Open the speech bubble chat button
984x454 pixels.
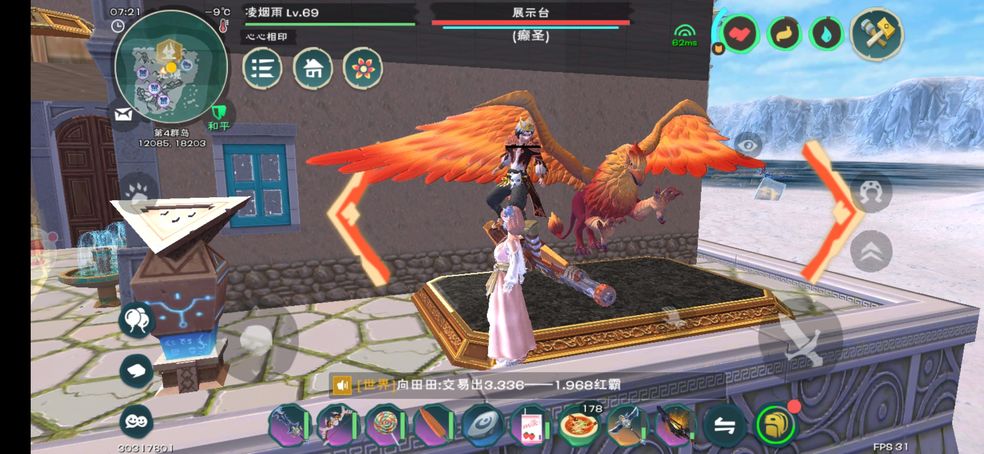136,371
